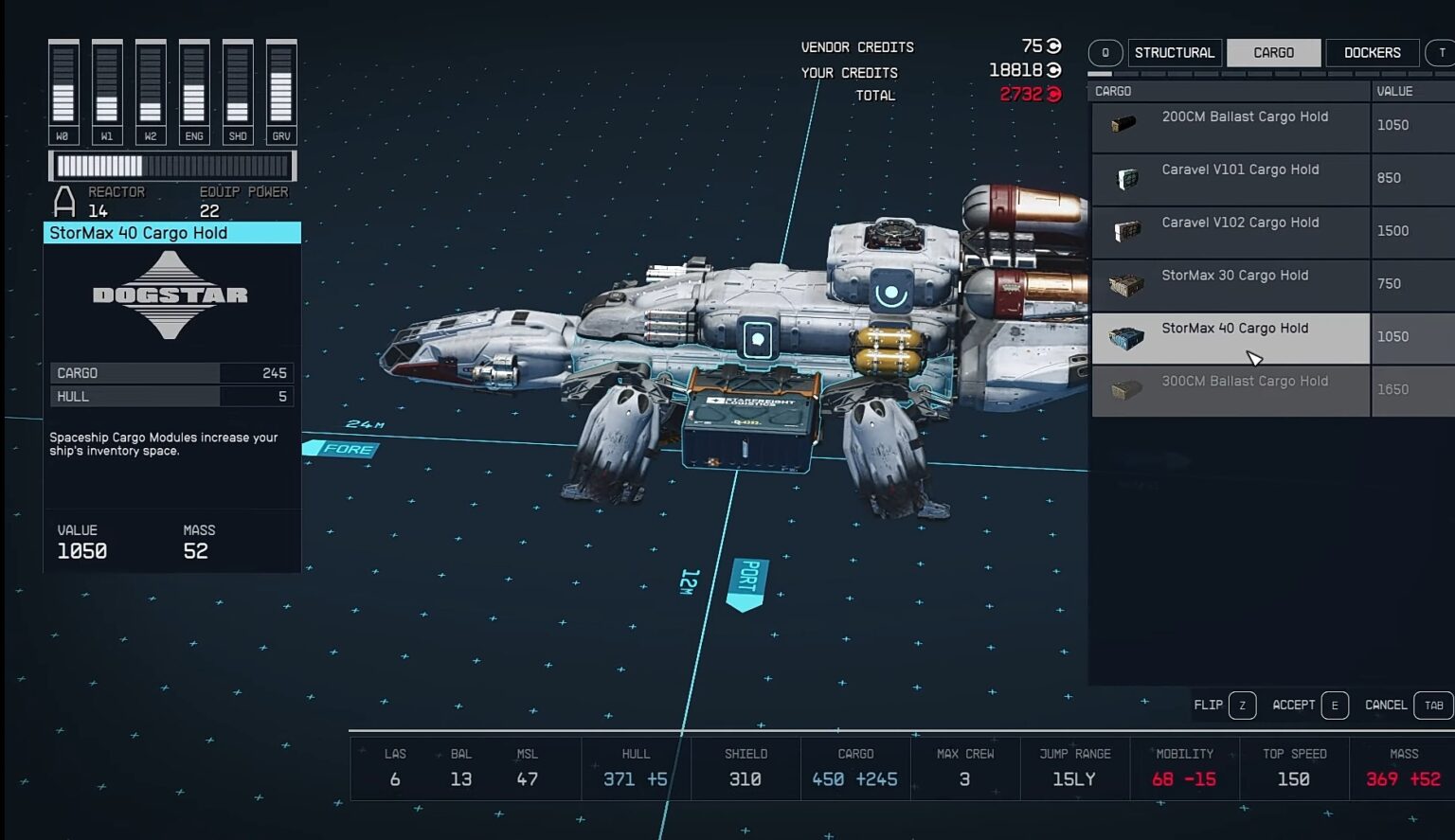The image size is (1455, 840).
Task: Click the FORE direction marker
Action: [x=343, y=449]
